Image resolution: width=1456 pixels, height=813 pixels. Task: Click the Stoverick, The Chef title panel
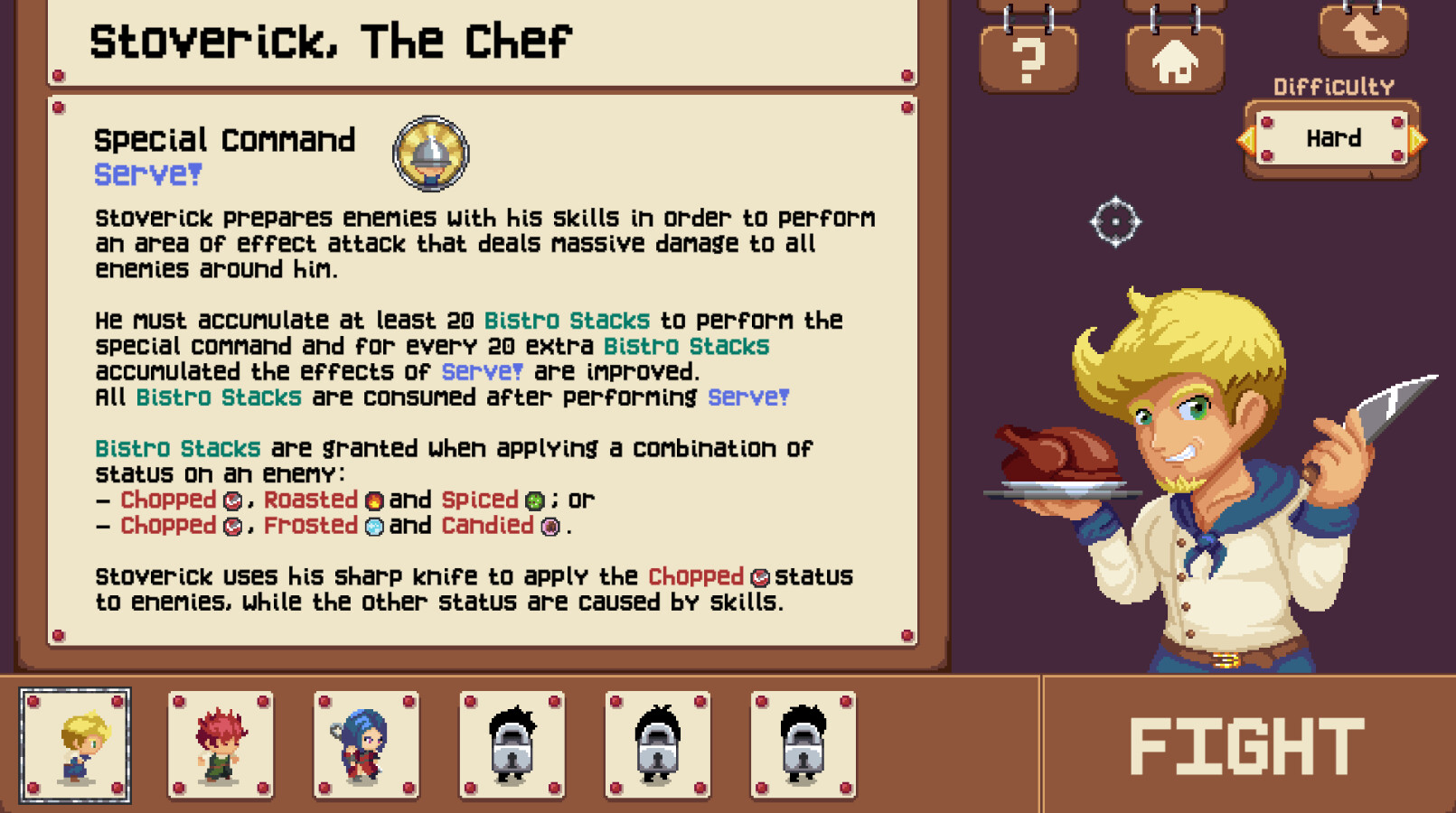click(329, 39)
